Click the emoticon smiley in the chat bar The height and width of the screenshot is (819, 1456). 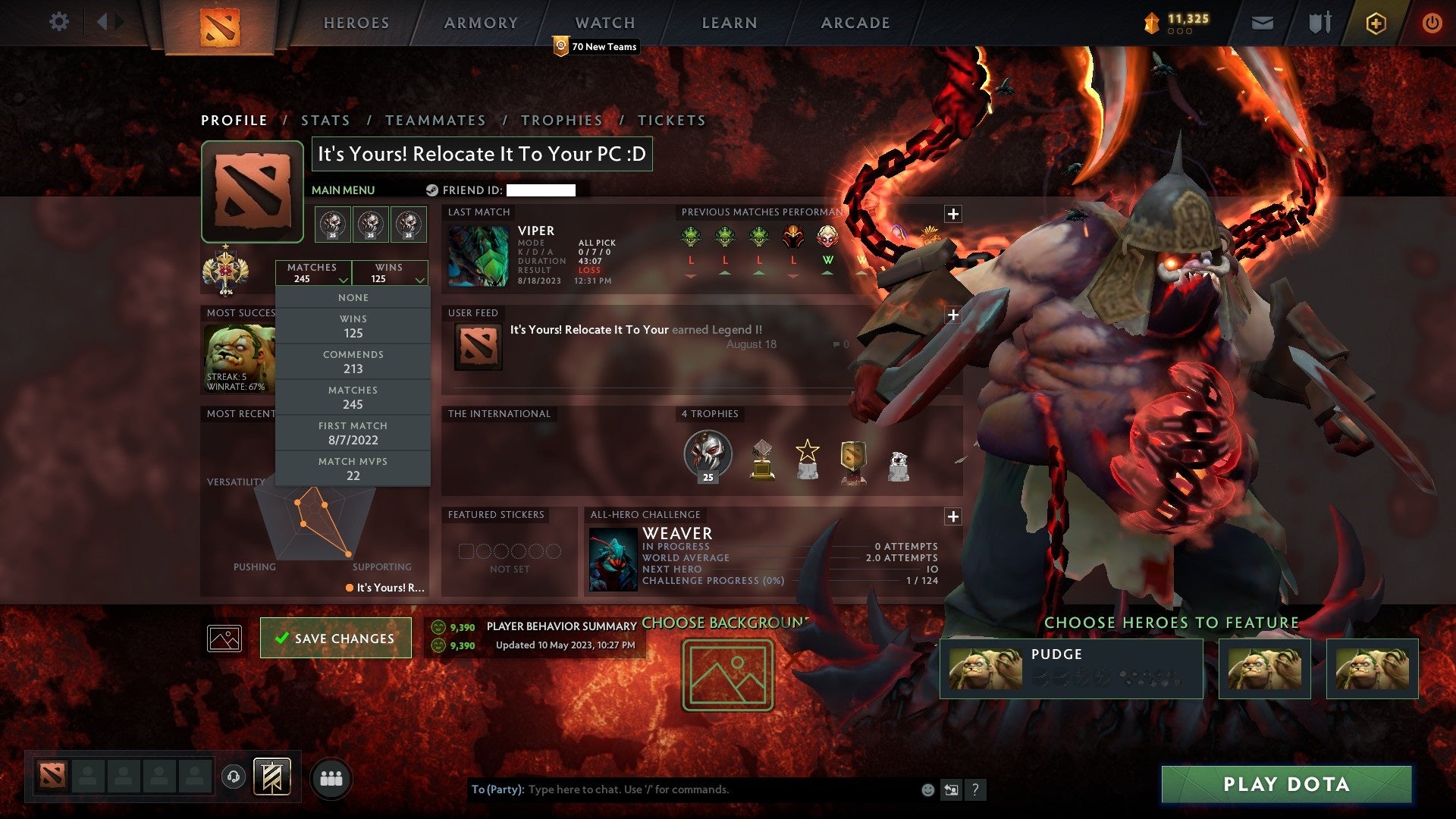(x=927, y=789)
